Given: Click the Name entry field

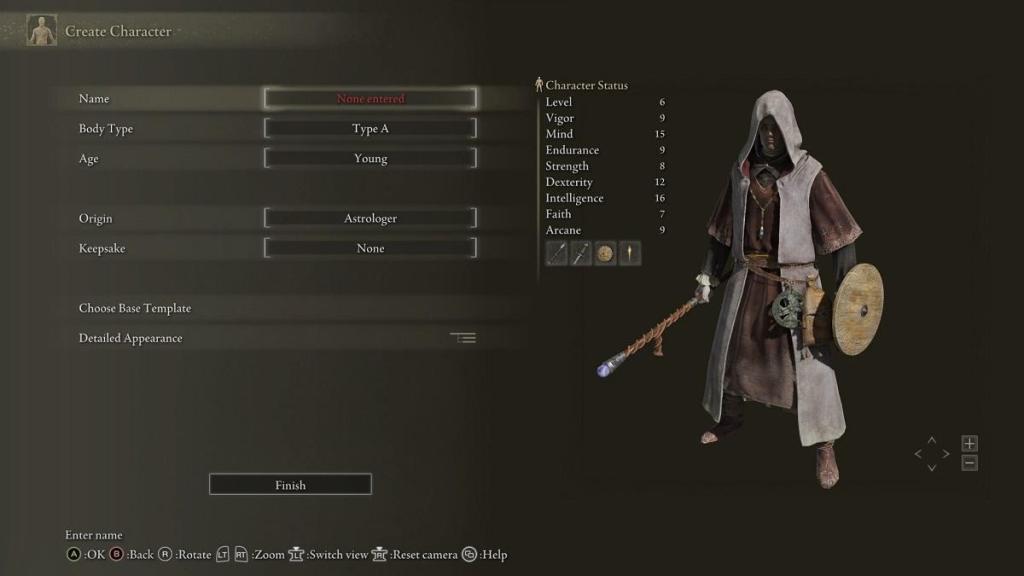Looking at the screenshot, I should pos(370,99).
